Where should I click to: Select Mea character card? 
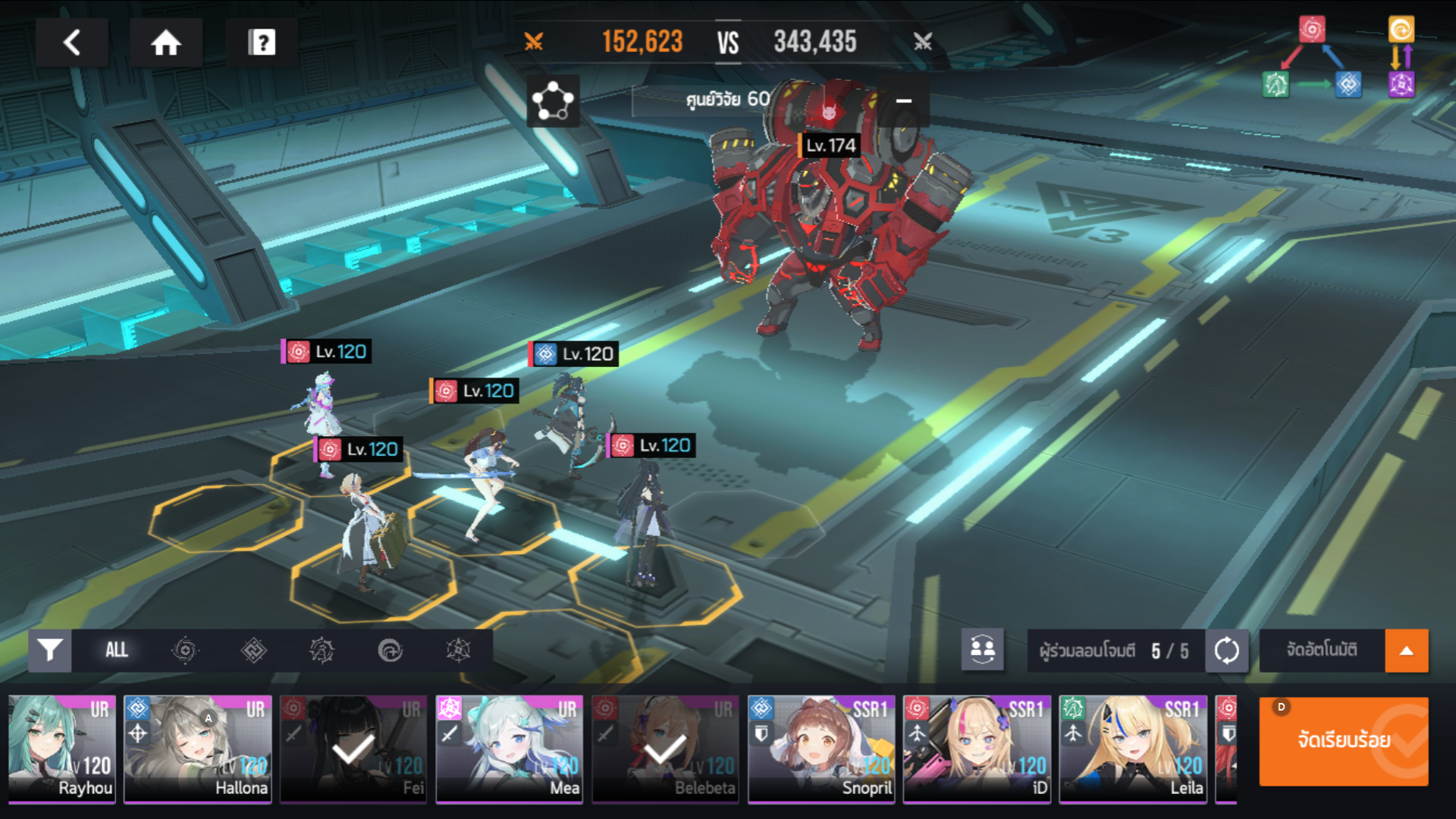510,748
